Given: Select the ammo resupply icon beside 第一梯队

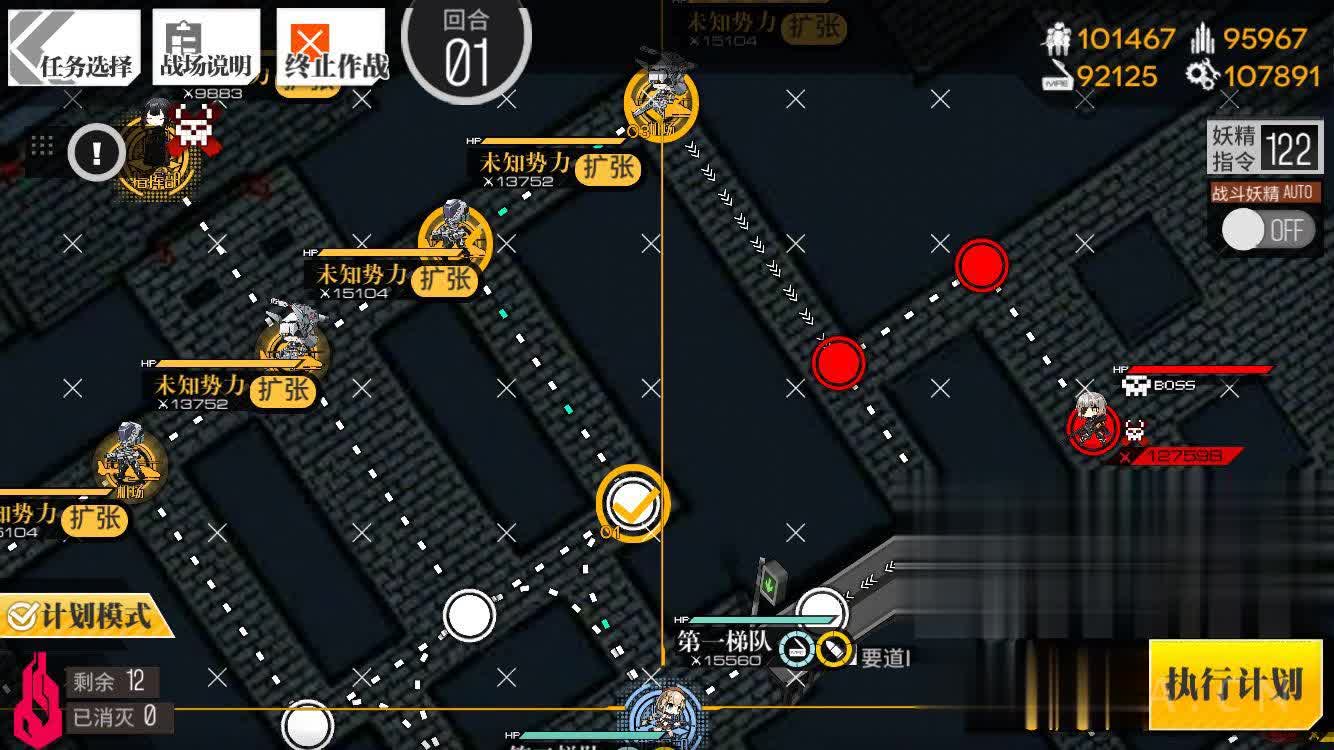Looking at the screenshot, I should [x=832, y=647].
